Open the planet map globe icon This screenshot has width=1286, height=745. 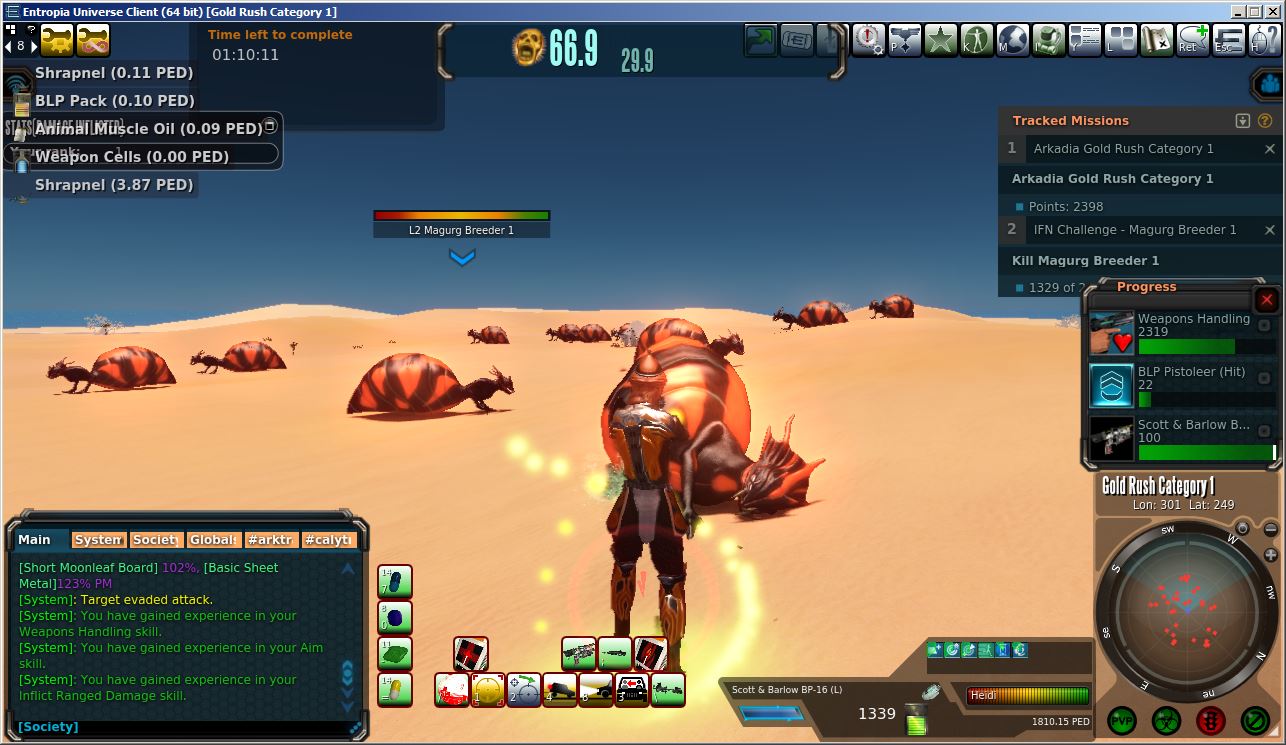[x=1013, y=41]
